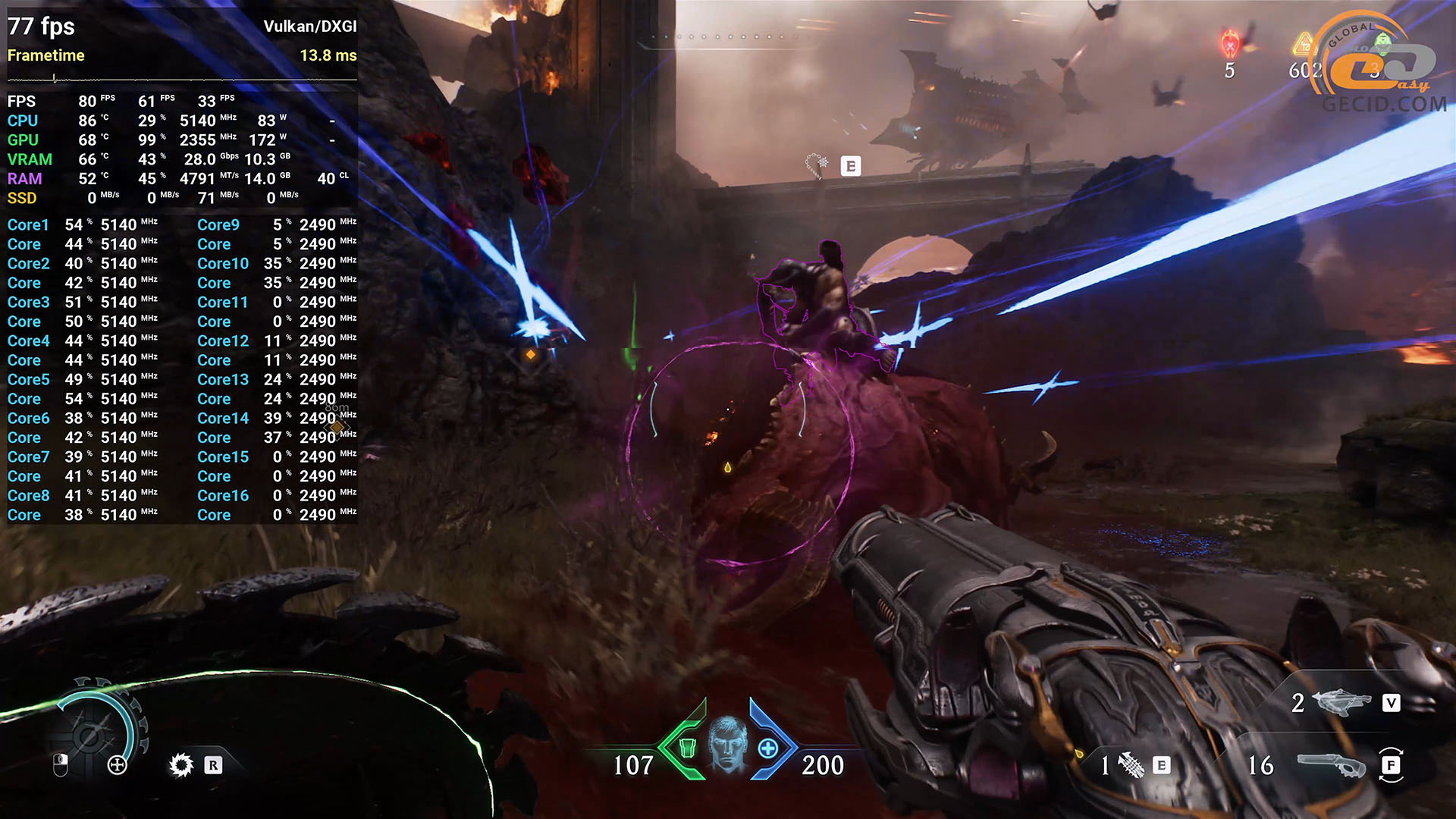Viewport: 1456px width, 819px height.
Task: Select the shotgun weapon slot
Action: [x=1332, y=764]
